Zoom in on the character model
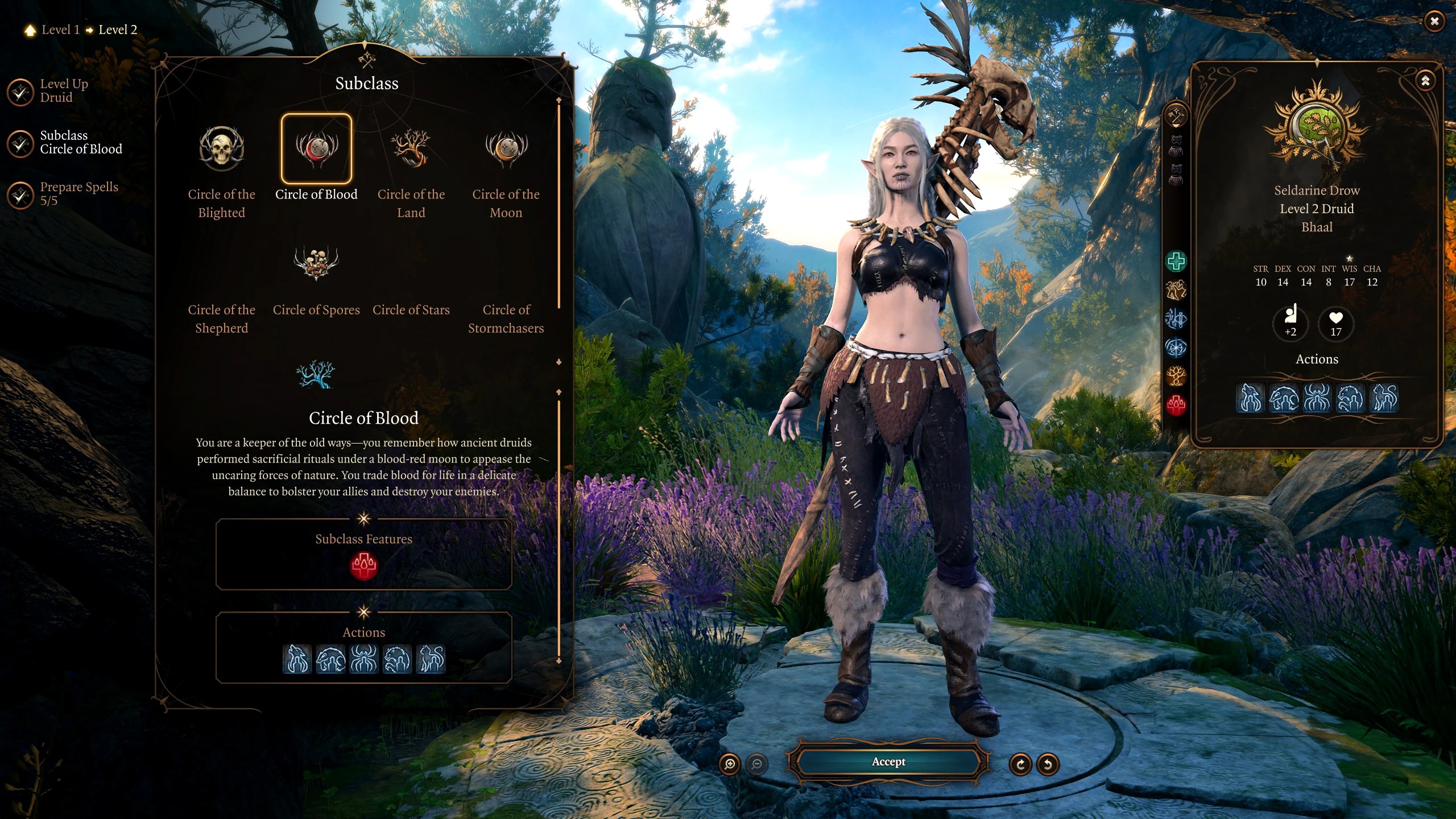 pos(730,764)
